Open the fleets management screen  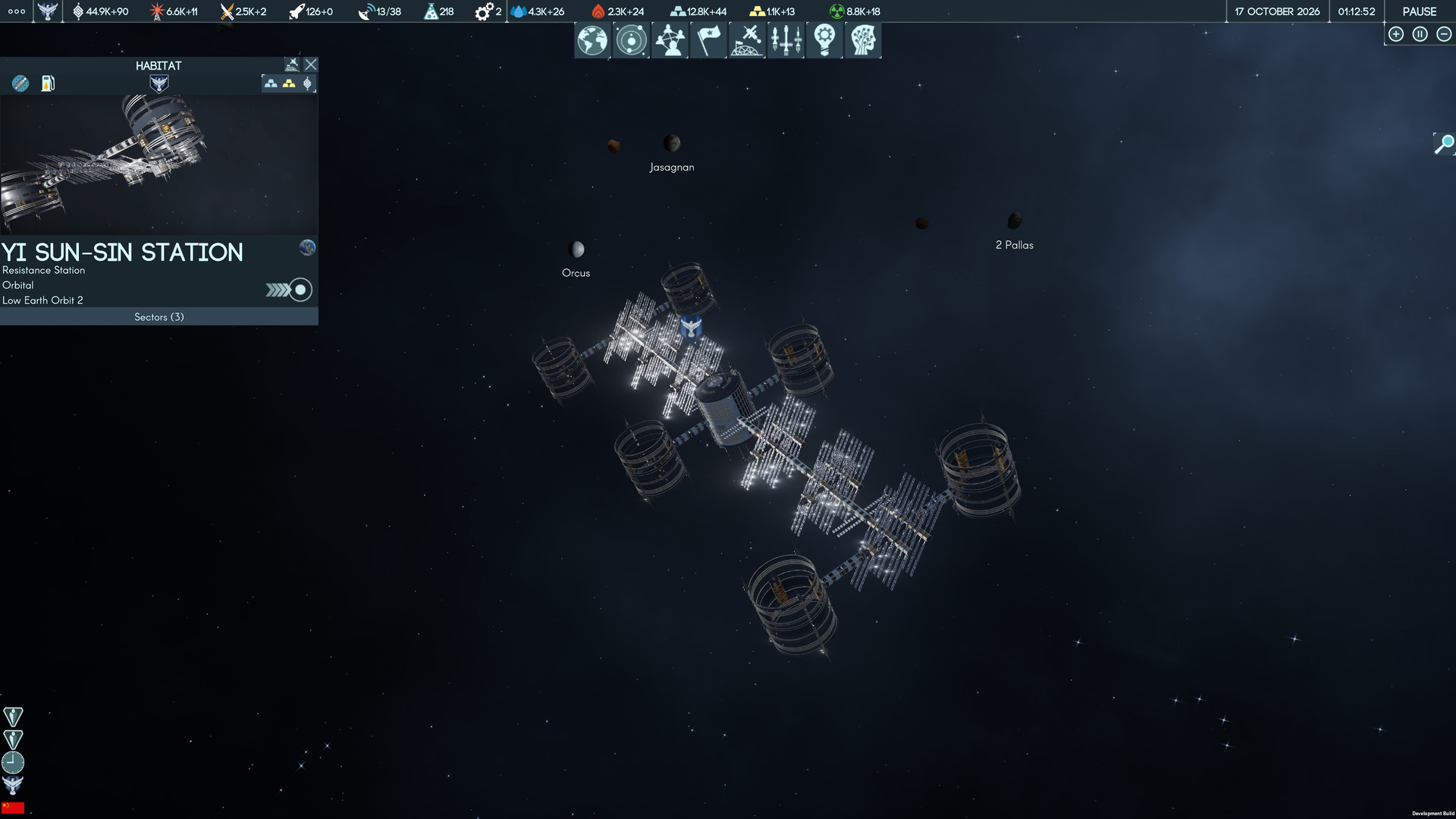(786, 40)
